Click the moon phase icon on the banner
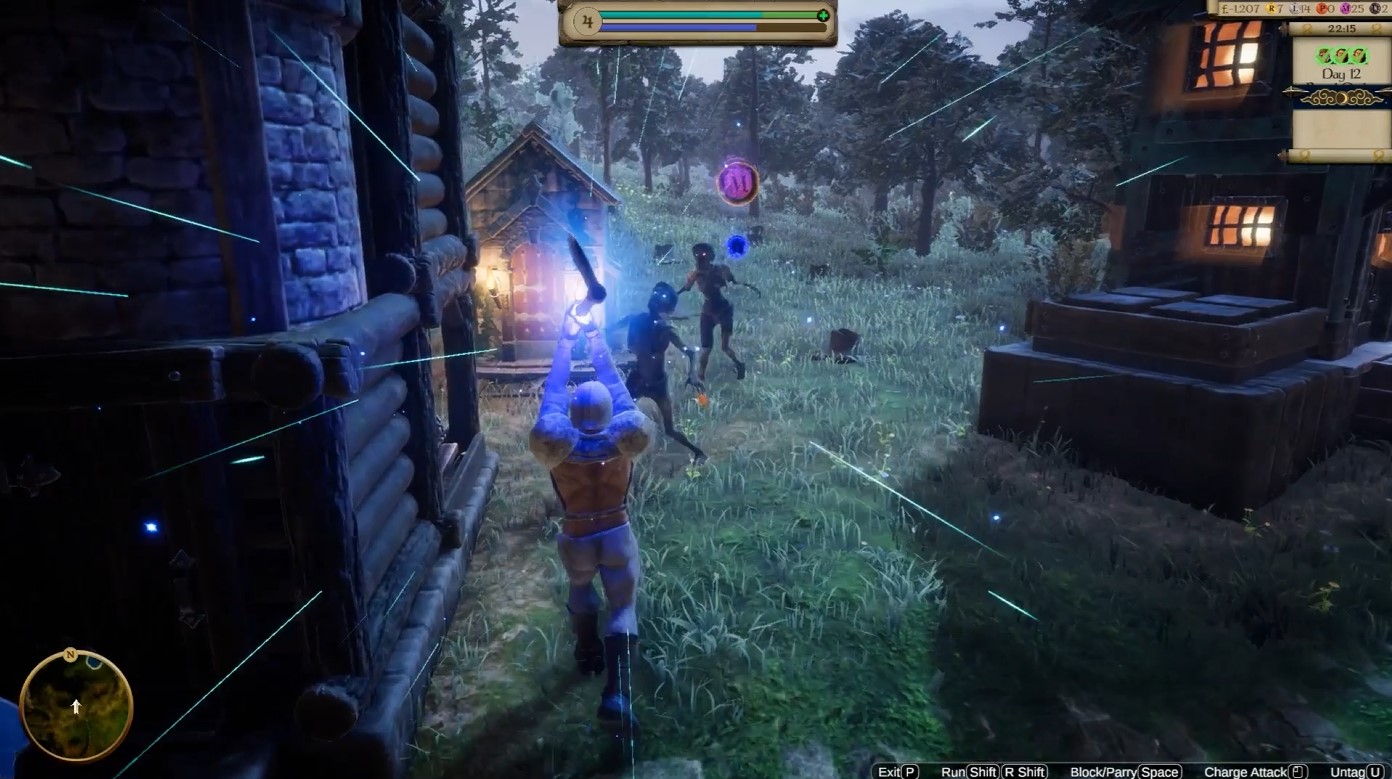Screen dimensions: 1392x779 coord(1344,98)
